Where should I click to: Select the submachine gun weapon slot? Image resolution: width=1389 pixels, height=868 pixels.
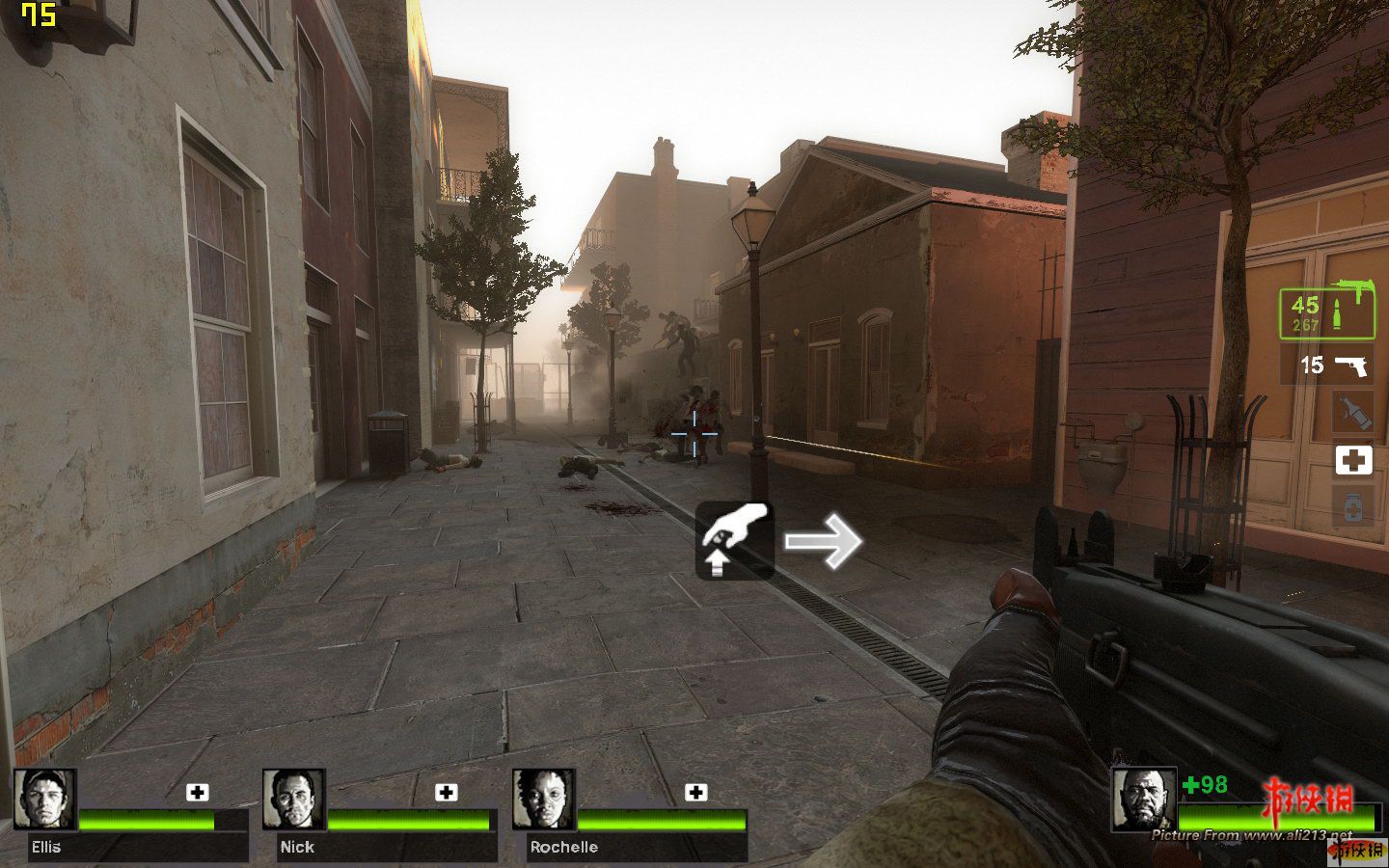[x=1327, y=312]
